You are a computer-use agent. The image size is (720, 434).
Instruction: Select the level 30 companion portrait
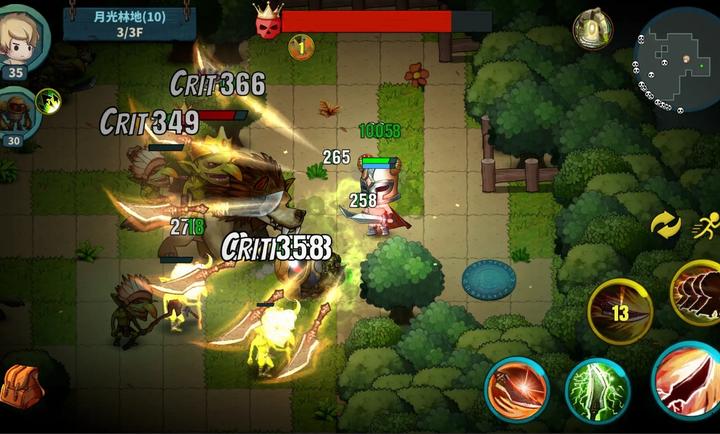tap(18, 112)
